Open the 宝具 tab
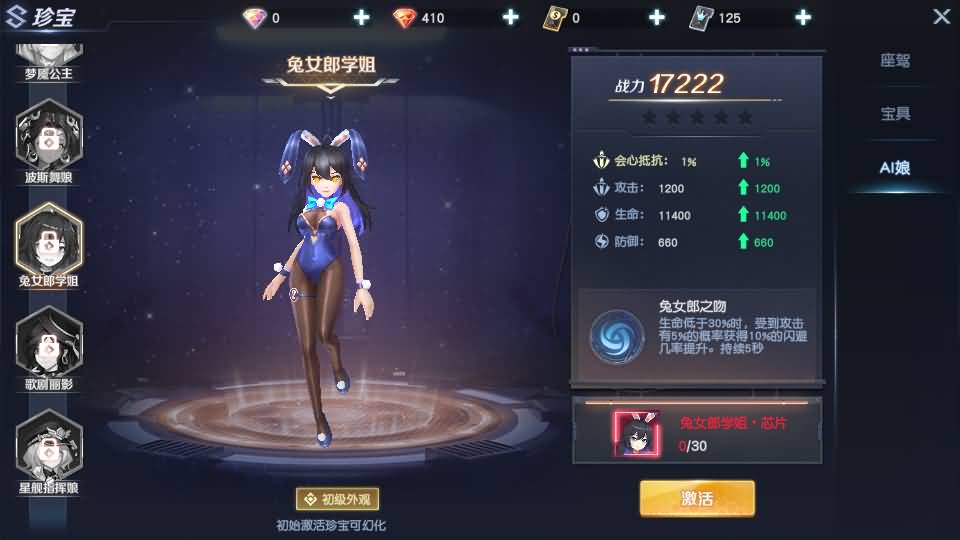This screenshot has width=960, height=540. pyautogui.click(x=895, y=114)
